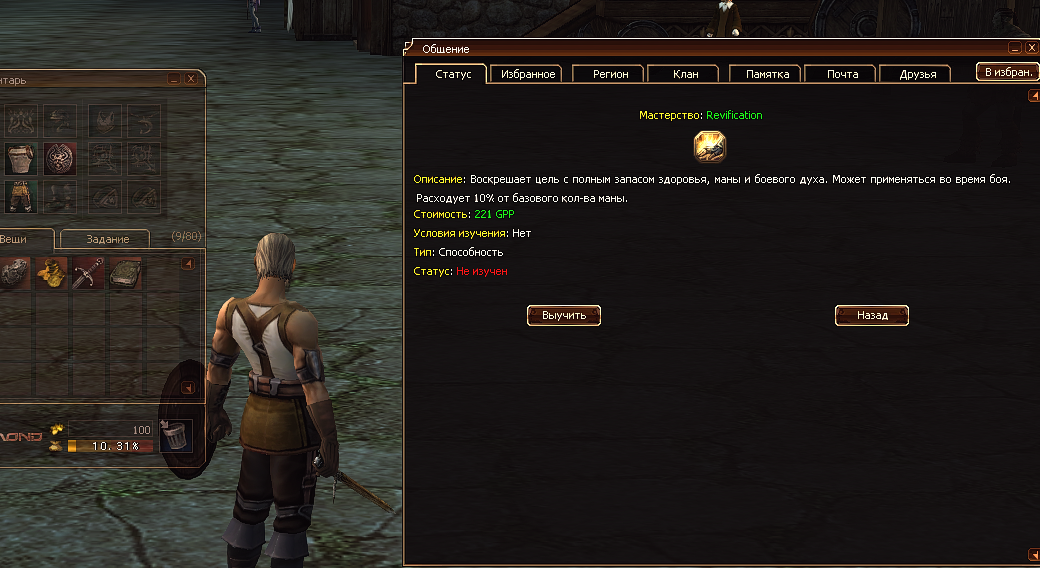The width and height of the screenshot is (1040, 568).
Task: Click the trash bin discard icon
Action: (176, 434)
